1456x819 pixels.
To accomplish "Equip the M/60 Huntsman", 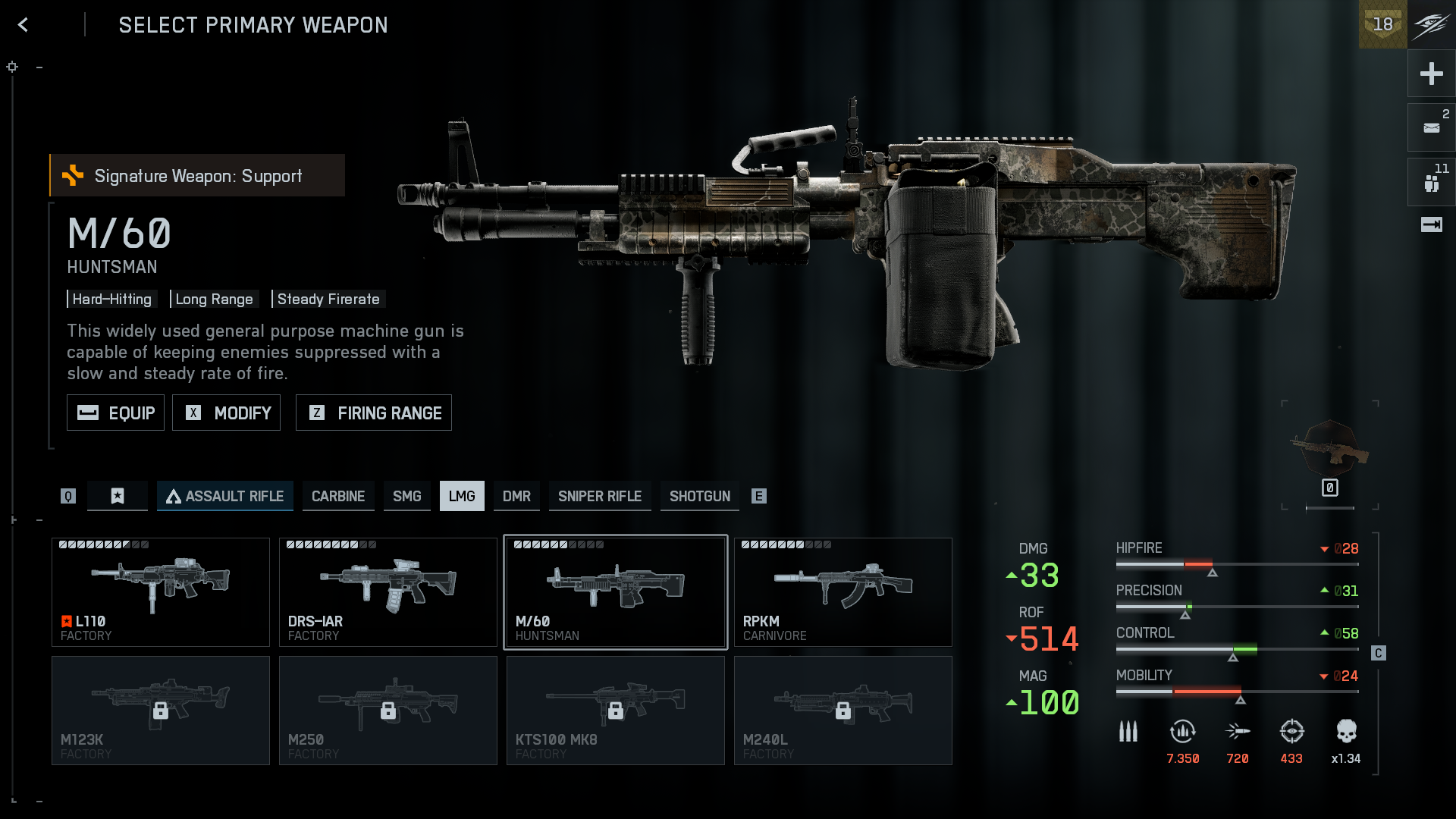I will coord(115,413).
